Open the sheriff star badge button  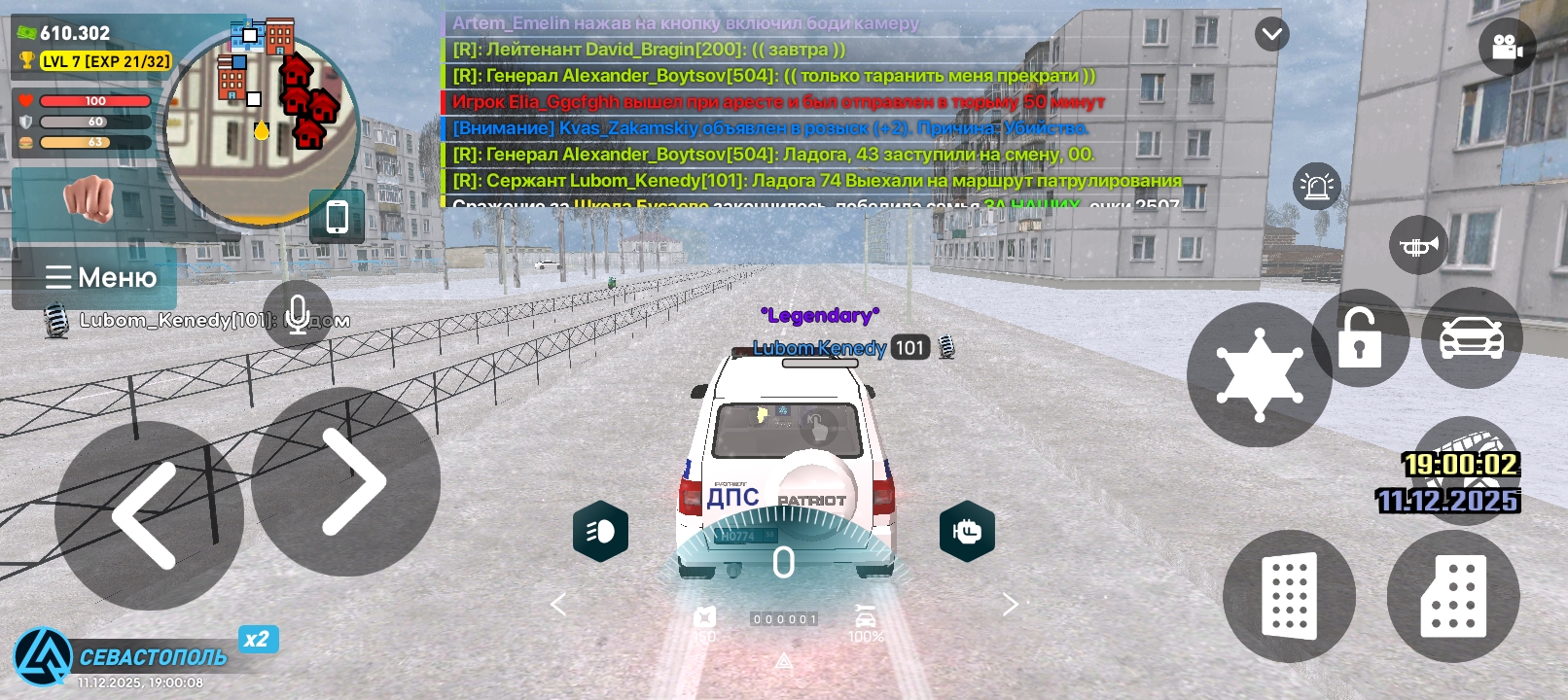[1259, 375]
